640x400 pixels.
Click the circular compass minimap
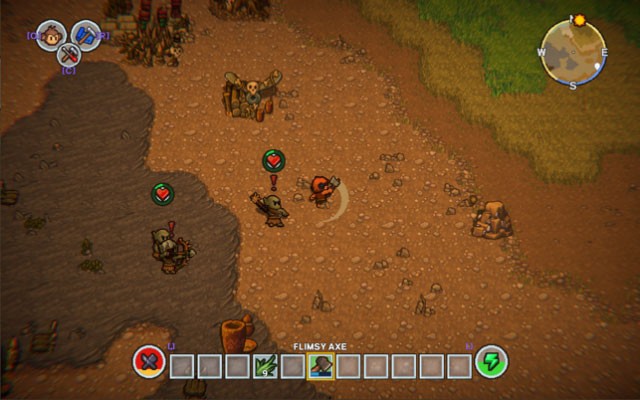point(573,51)
